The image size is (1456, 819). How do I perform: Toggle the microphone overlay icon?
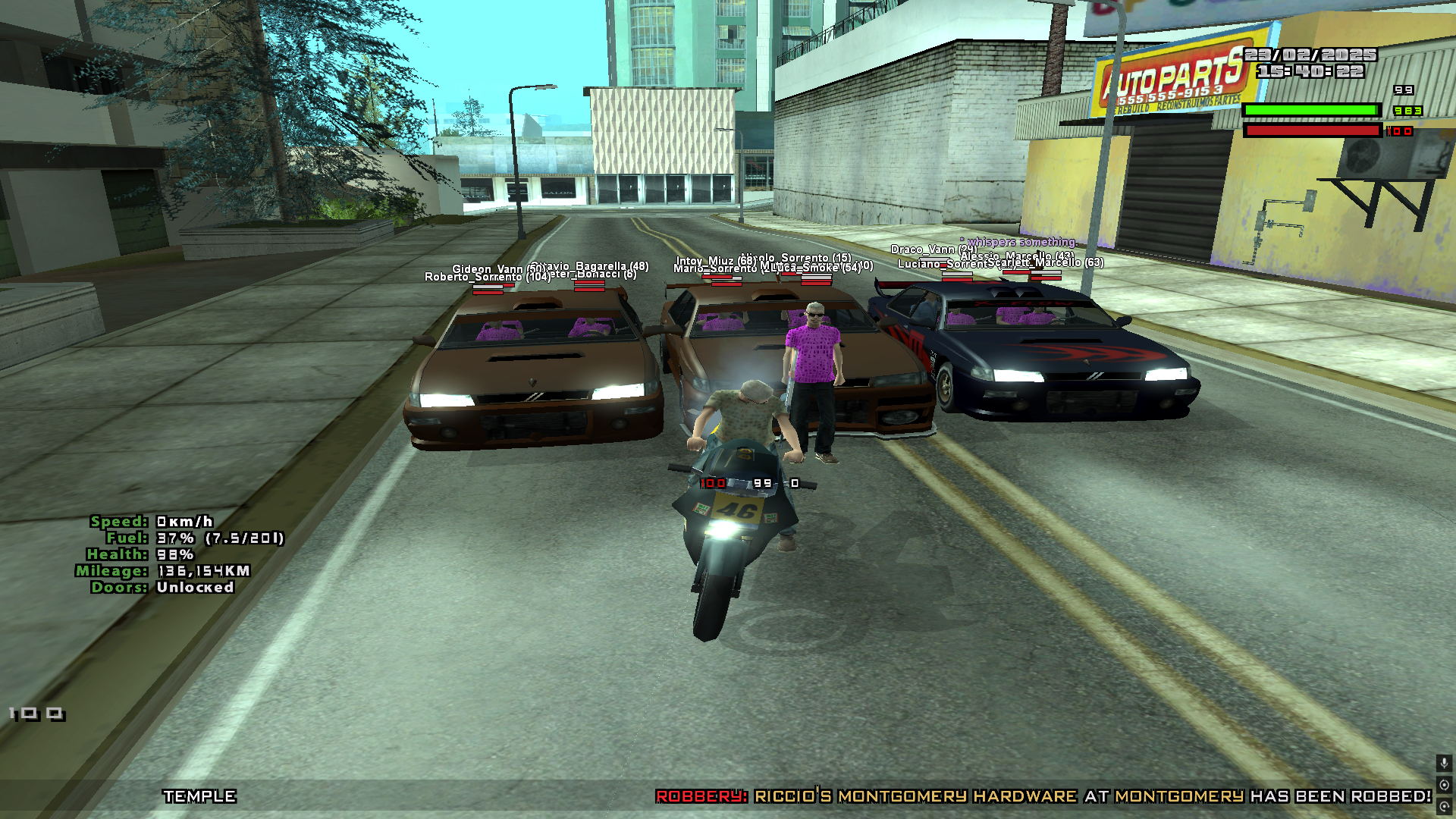(x=1444, y=763)
